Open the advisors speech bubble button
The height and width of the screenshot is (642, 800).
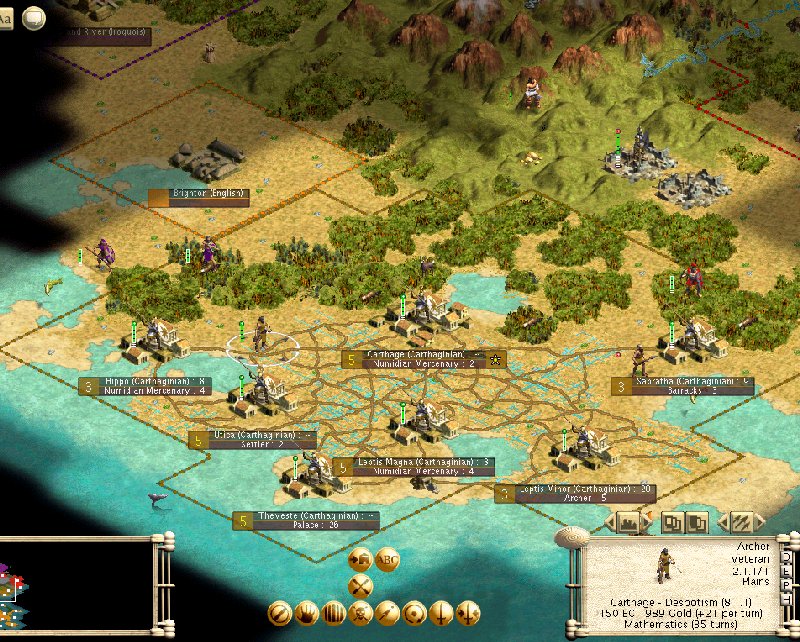click(33, 17)
